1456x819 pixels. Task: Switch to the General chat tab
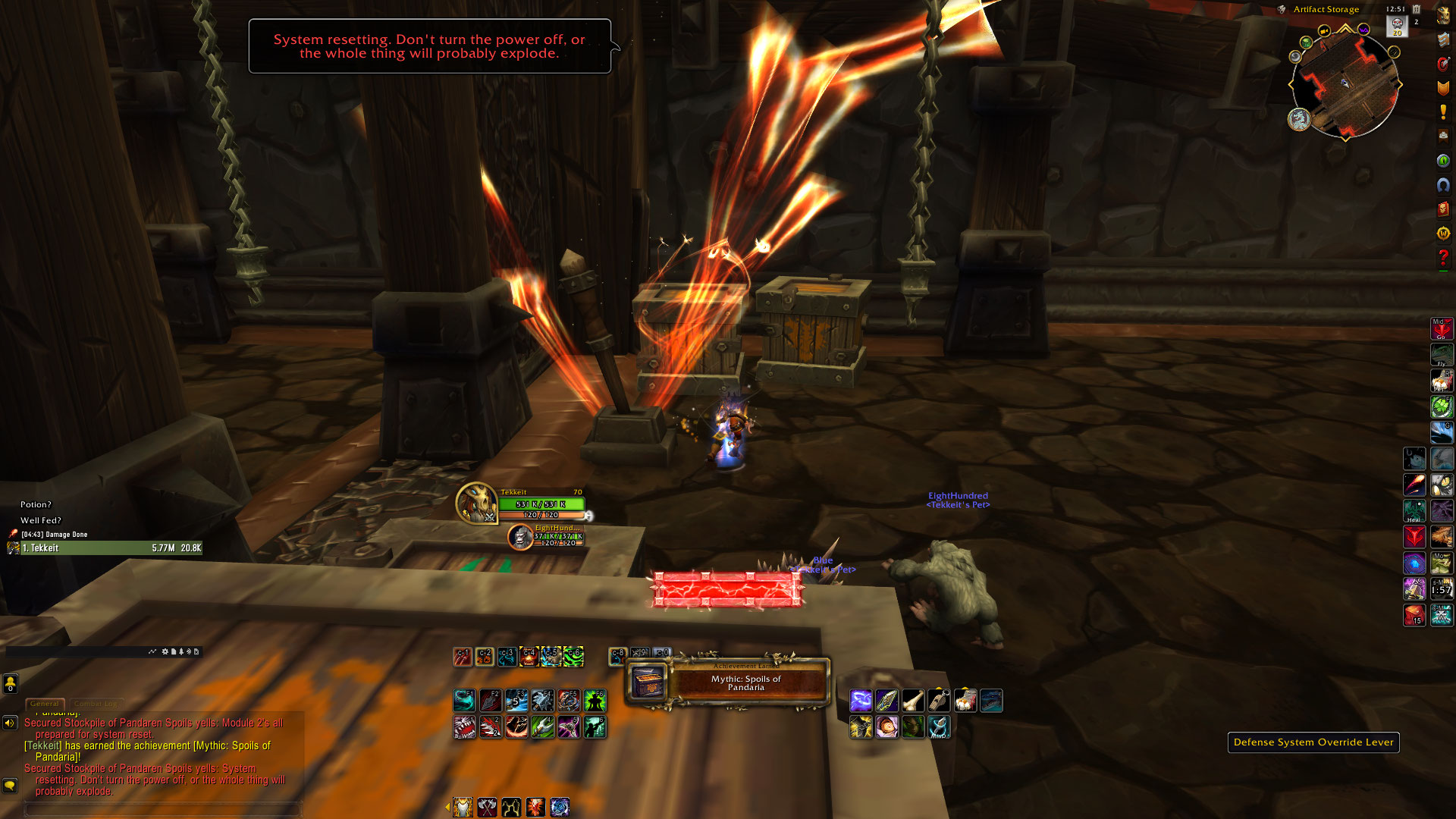[45, 704]
